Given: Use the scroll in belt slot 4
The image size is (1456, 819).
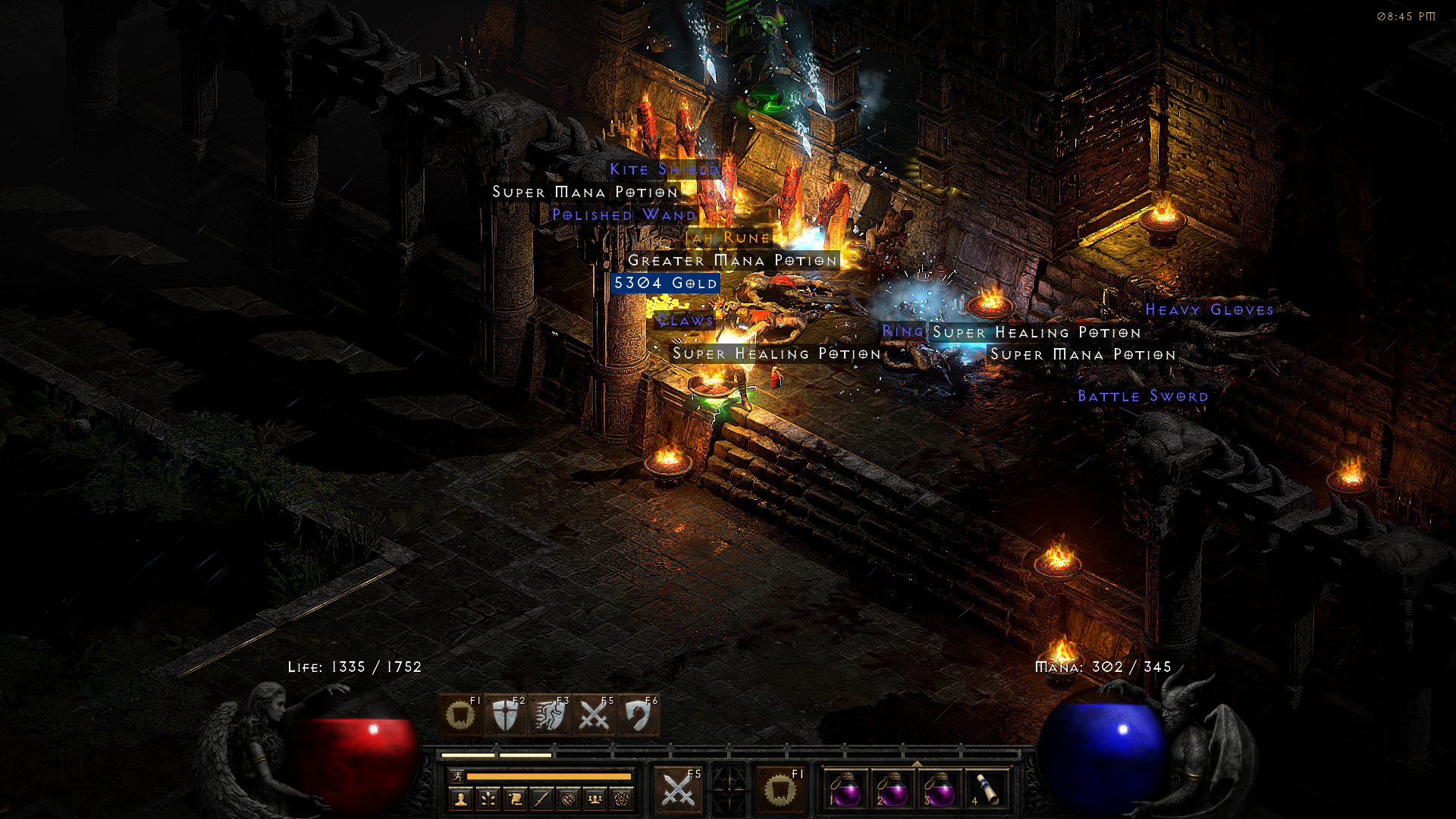Looking at the screenshot, I should point(986,790).
